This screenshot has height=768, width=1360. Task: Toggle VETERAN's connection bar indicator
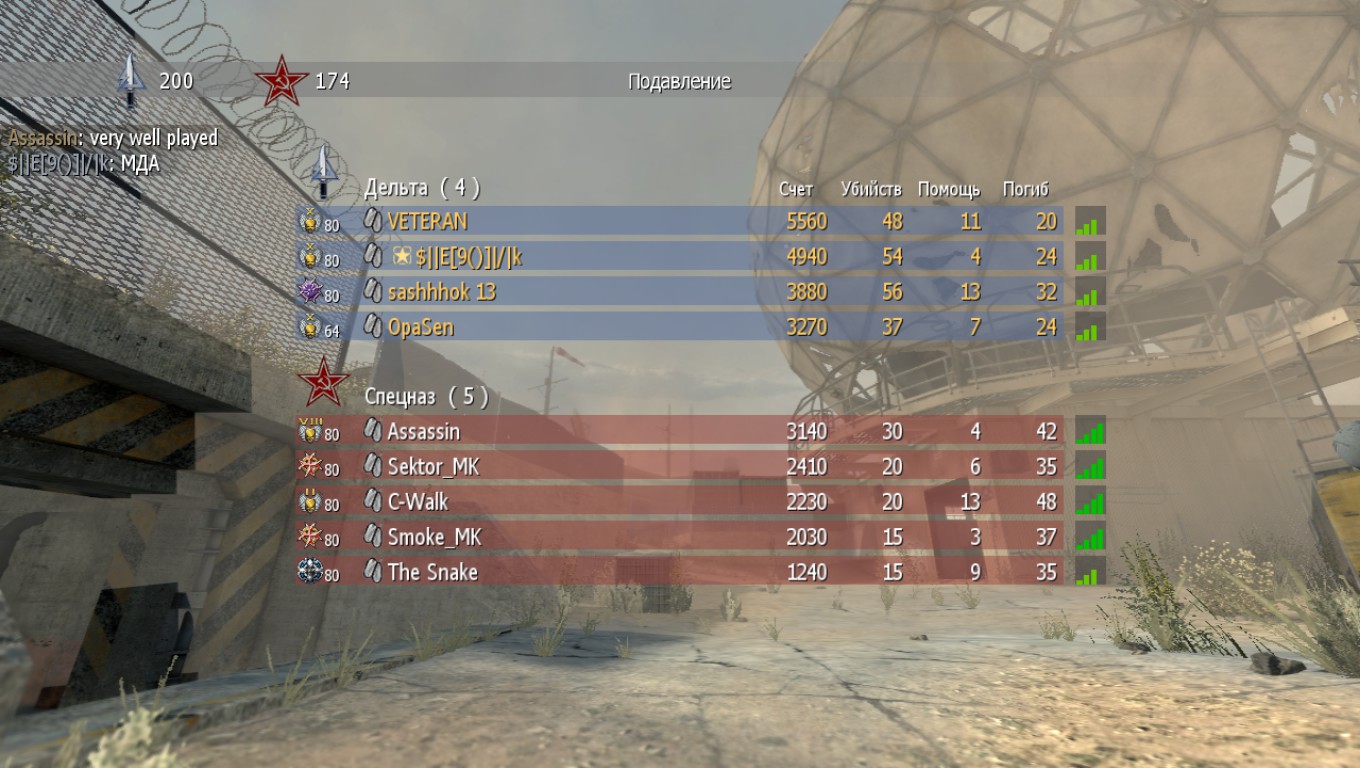pos(1090,222)
